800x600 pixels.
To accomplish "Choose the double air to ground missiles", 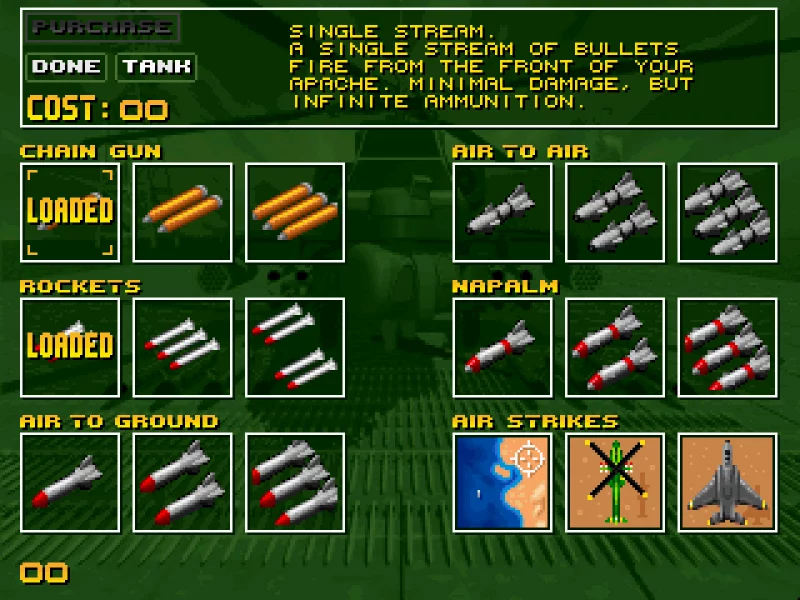I will point(182,481).
